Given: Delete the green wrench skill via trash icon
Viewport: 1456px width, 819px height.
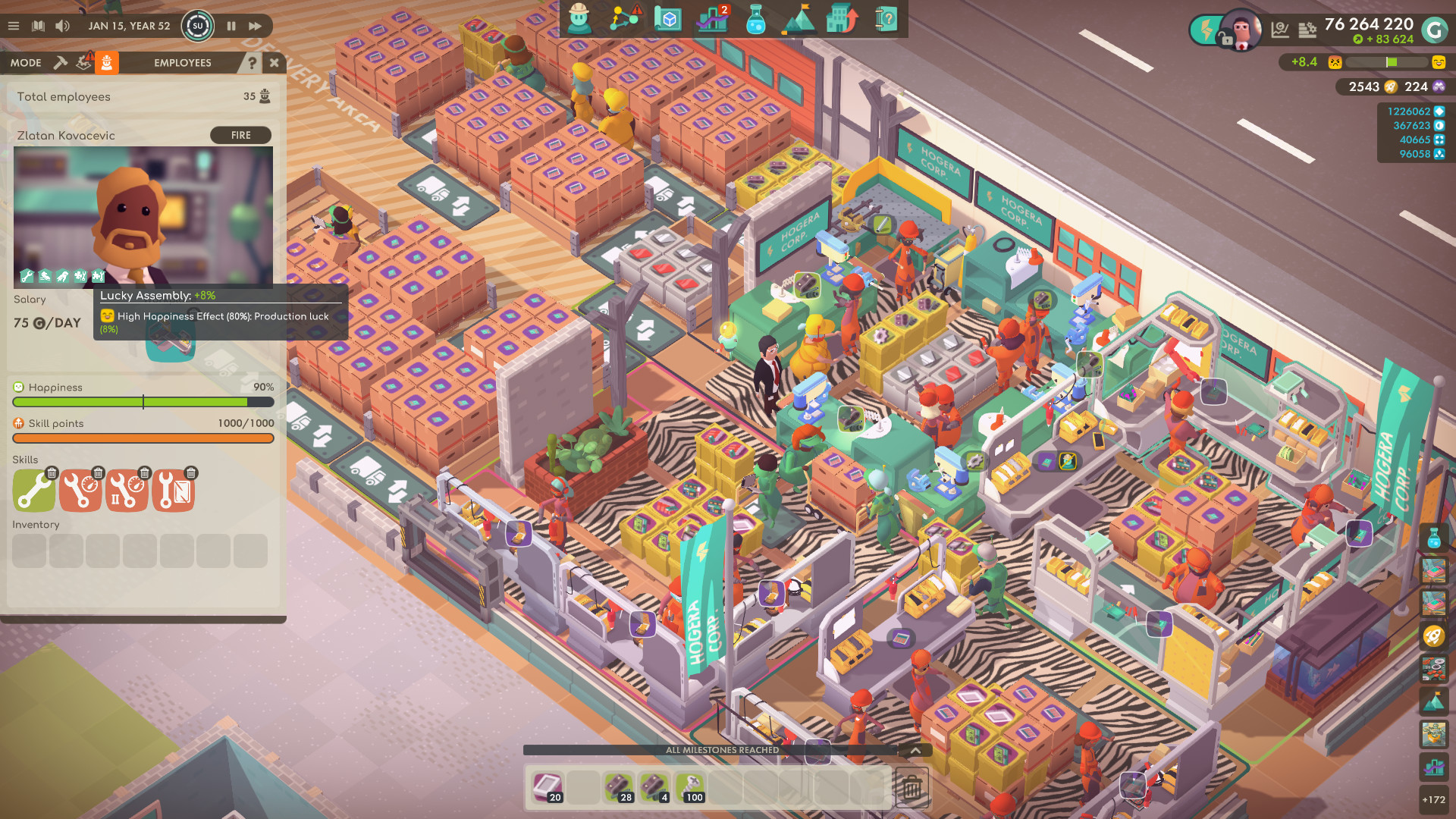Looking at the screenshot, I should (50, 472).
